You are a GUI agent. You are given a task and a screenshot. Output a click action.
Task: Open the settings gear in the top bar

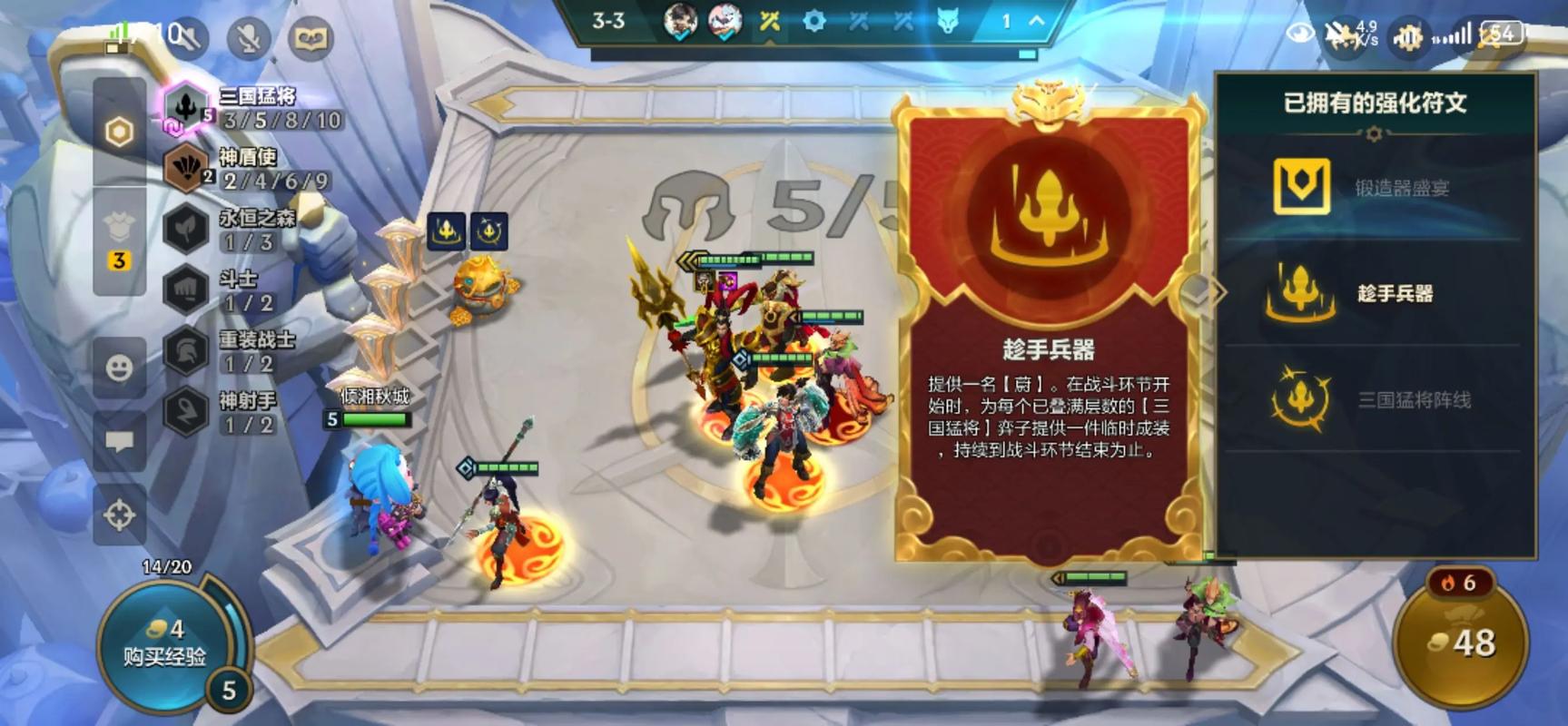pyautogui.click(x=814, y=20)
